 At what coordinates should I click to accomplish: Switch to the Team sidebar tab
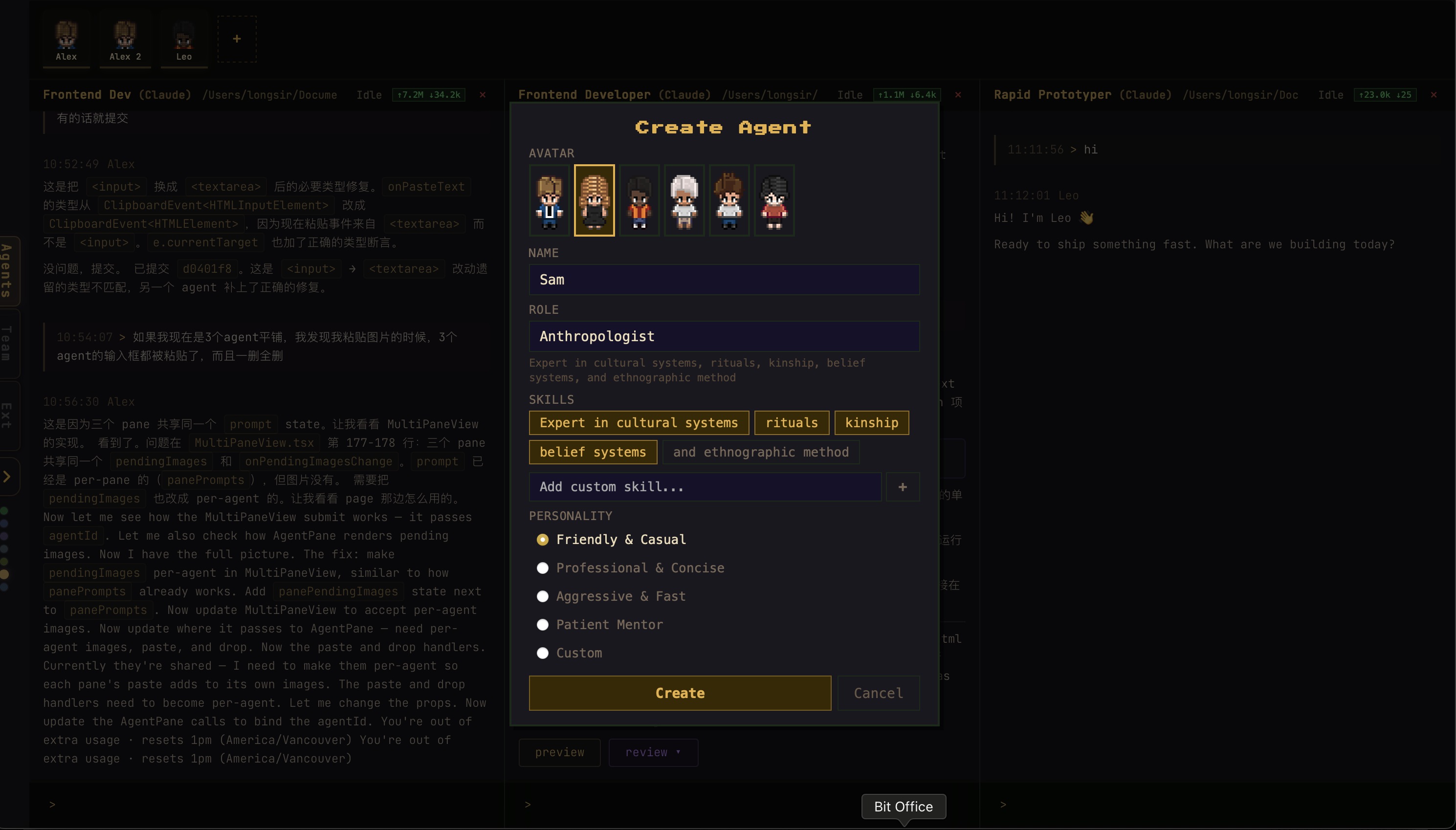click(x=8, y=343)
